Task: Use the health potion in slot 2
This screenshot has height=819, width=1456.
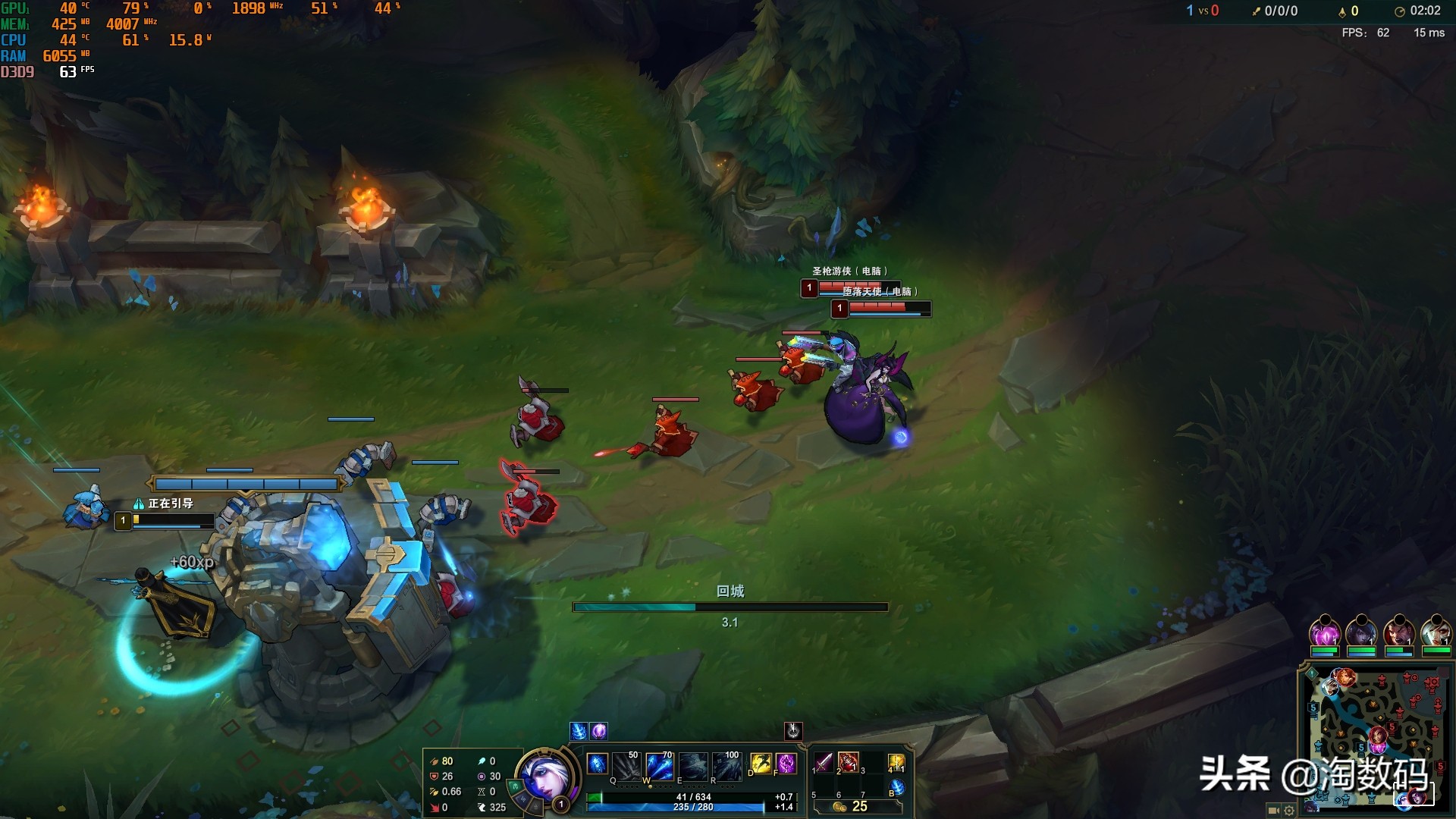Action: pos(849,762)
